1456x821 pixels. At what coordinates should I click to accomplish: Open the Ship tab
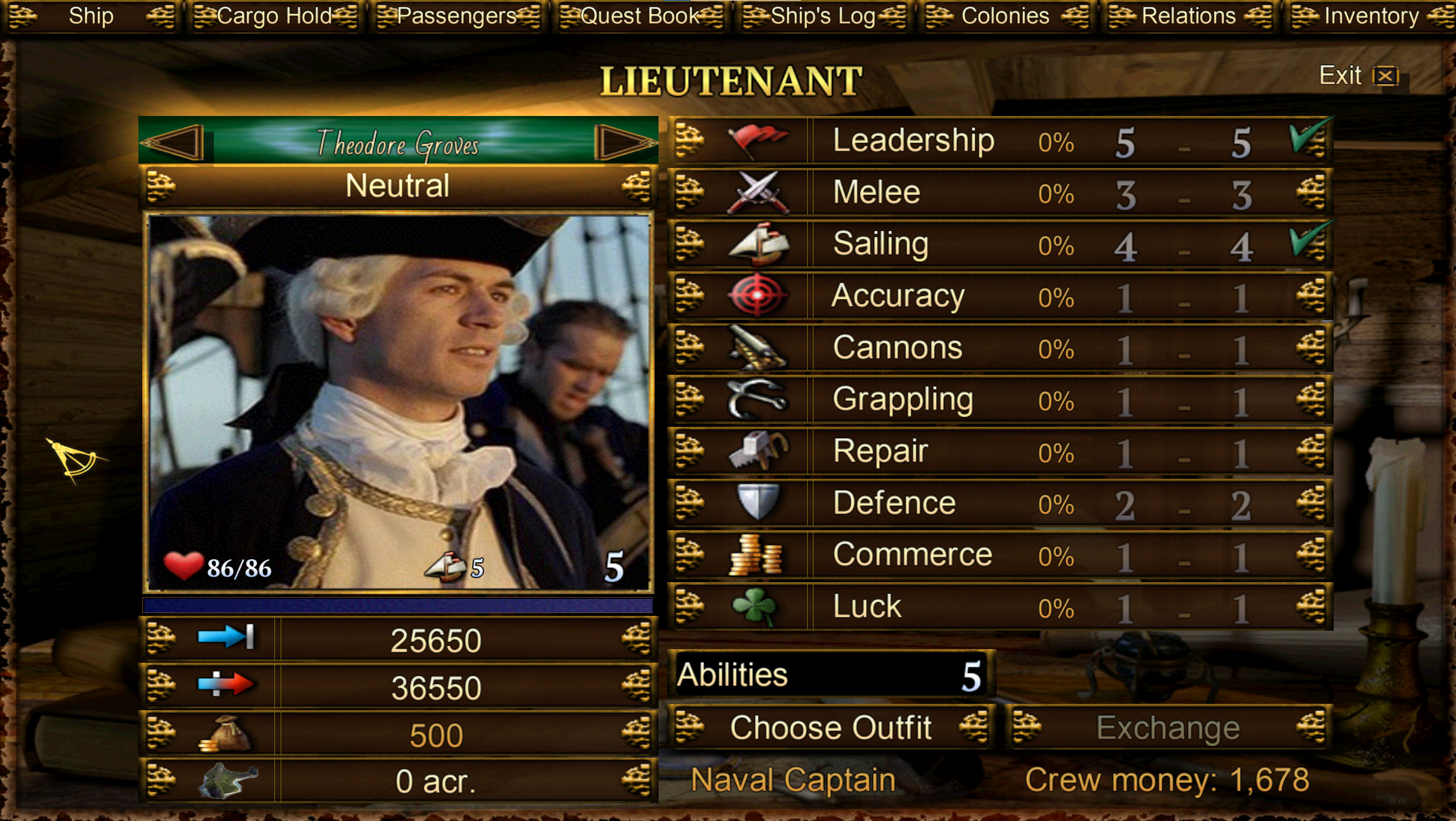pyautogui.click(x=91, y=16)
